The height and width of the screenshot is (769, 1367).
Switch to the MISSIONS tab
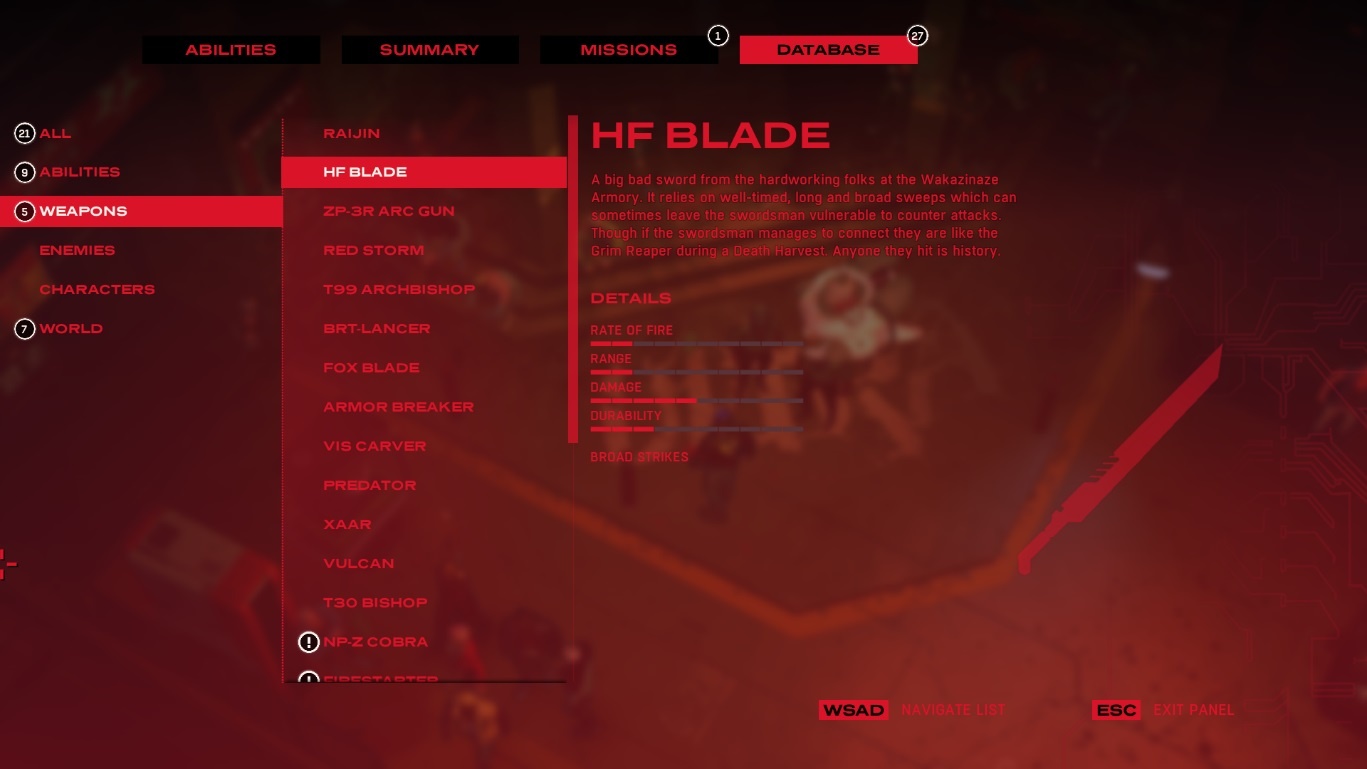coord(629,49)
